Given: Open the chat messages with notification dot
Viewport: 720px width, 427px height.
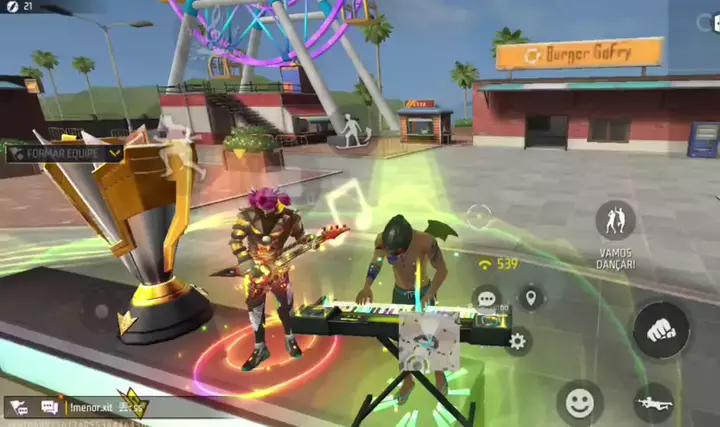Looking at the screenshot, I should [x=49, y=407].
